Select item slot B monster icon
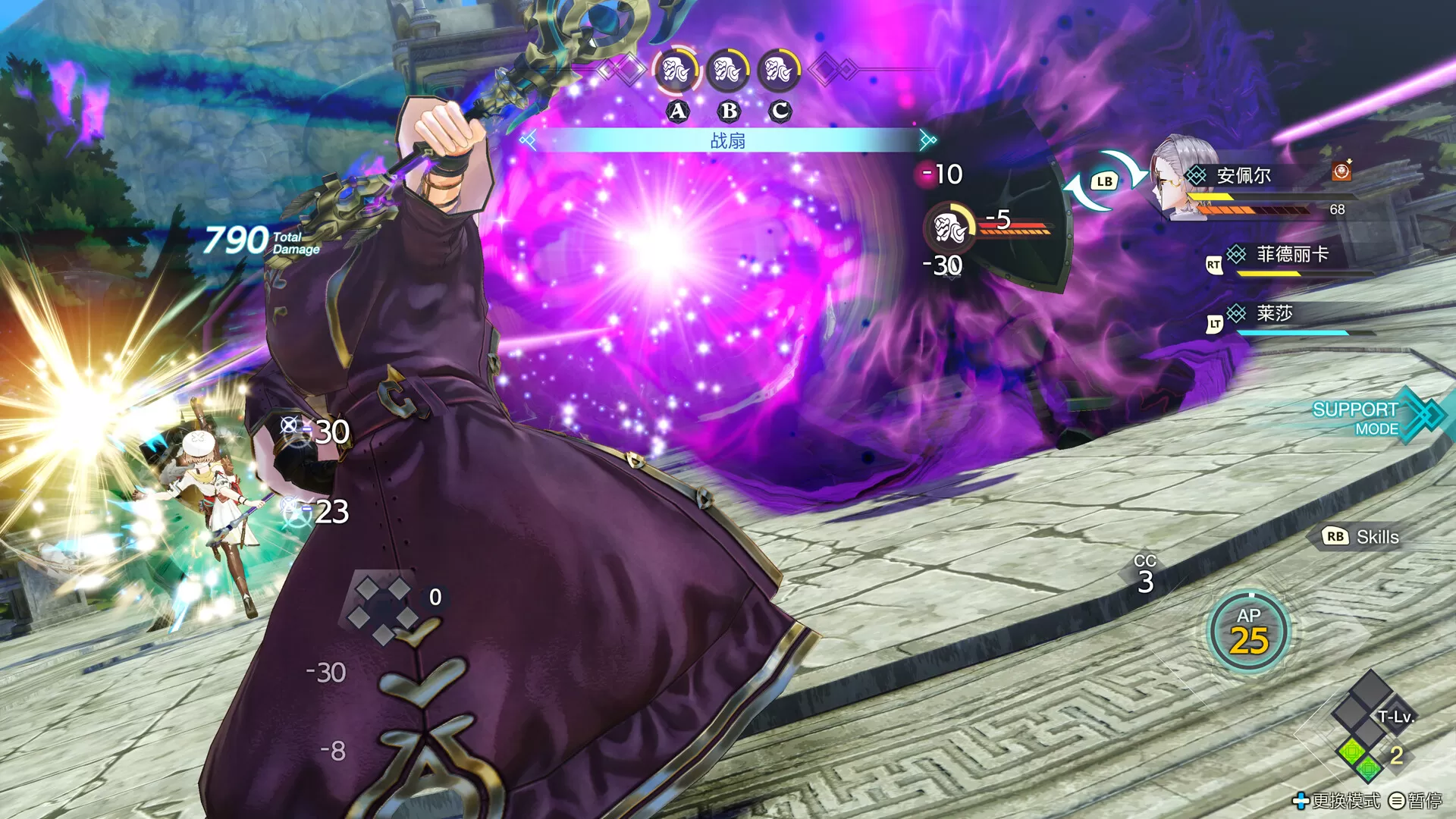The width and height of the screenshot is (1456, 819). coord(726,72)
